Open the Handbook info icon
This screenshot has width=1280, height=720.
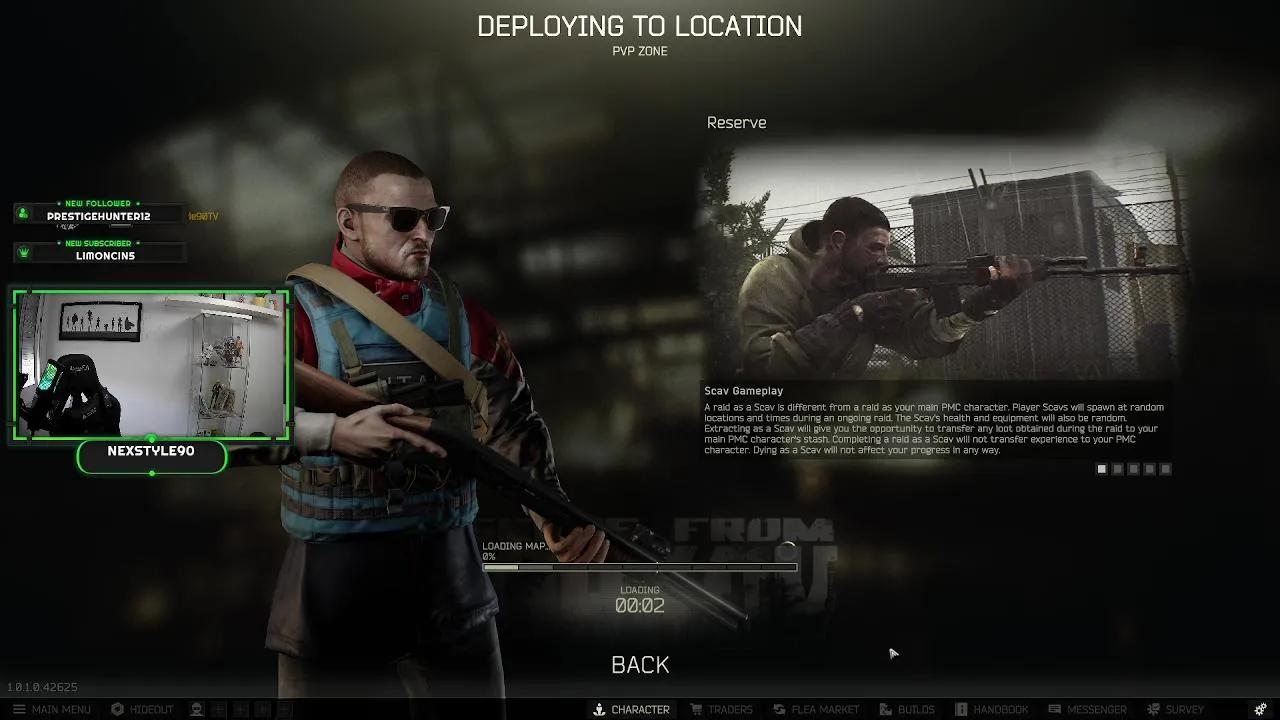click(x=960, y=709)
